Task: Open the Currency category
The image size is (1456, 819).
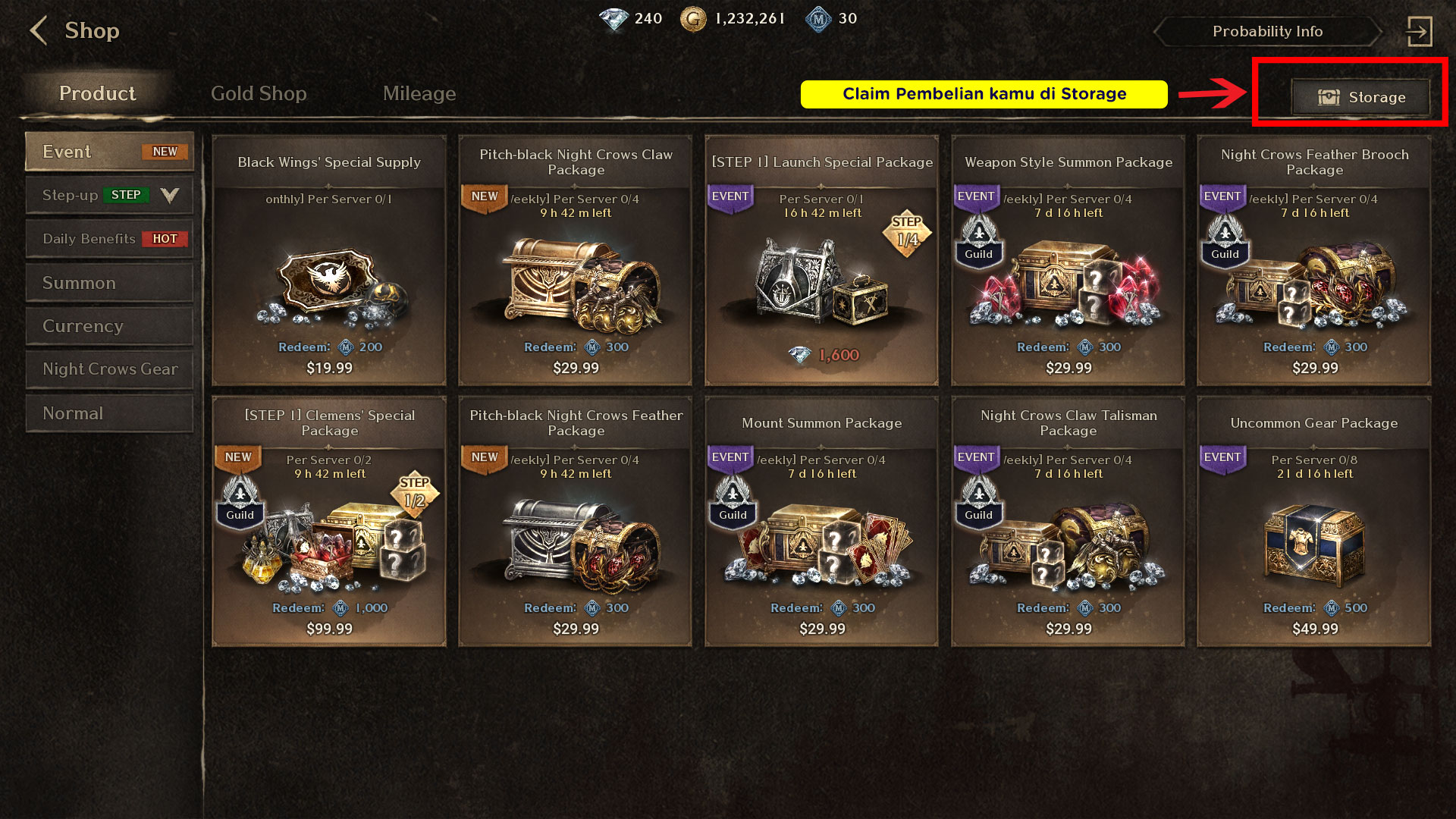Action: 109,326
